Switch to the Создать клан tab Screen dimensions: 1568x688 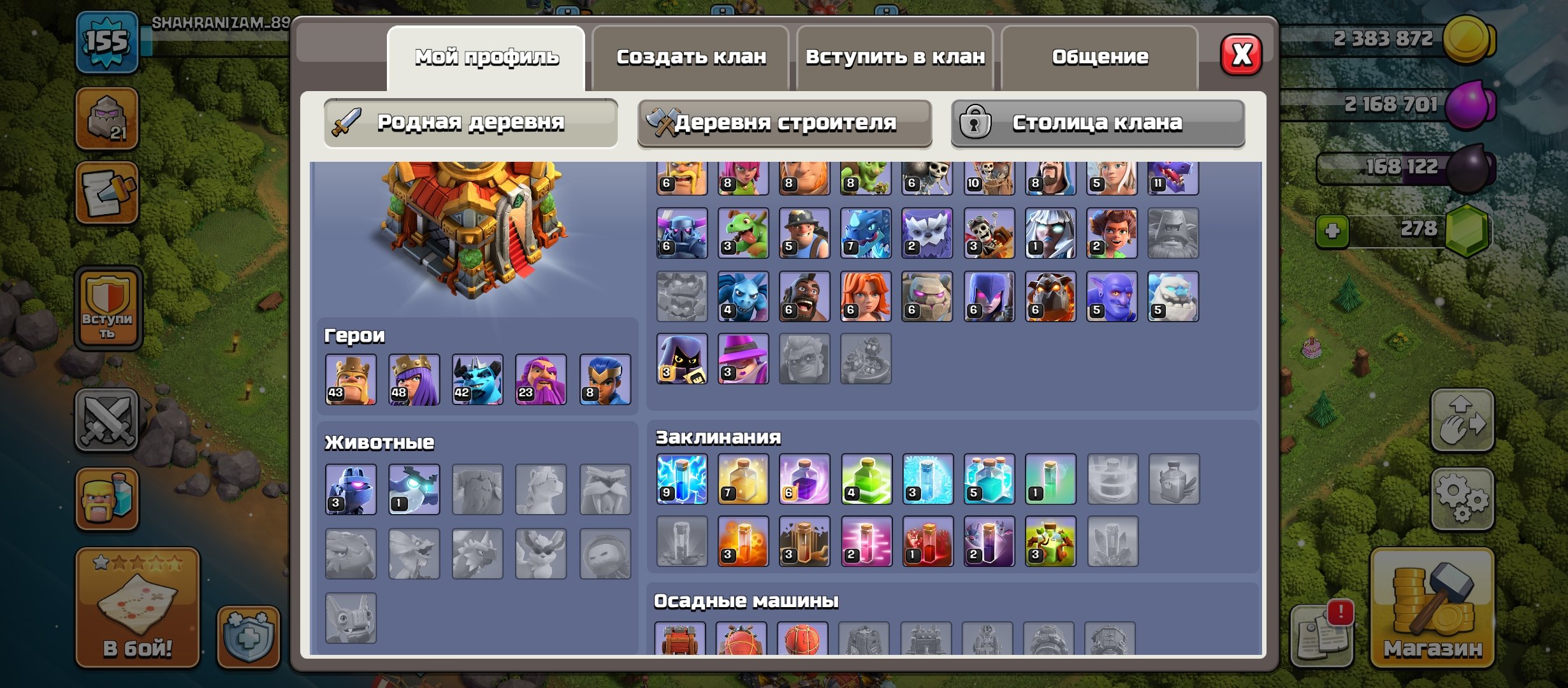click(x=692, y=56)
